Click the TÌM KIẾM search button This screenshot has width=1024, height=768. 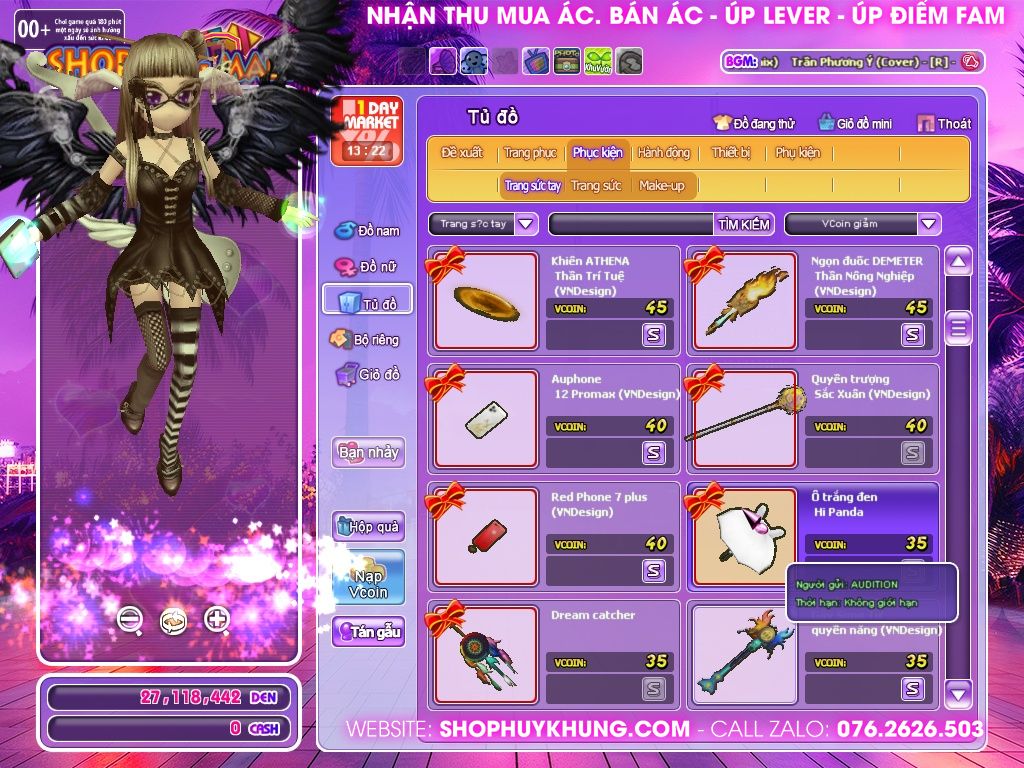(743, 224)
